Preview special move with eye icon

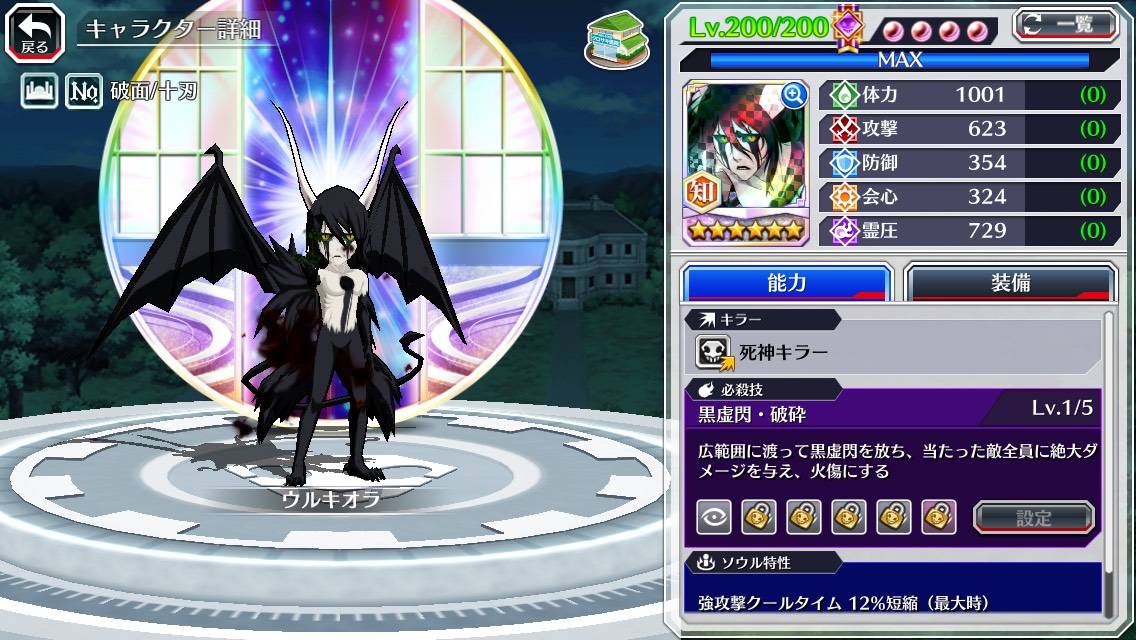[713, 517]
